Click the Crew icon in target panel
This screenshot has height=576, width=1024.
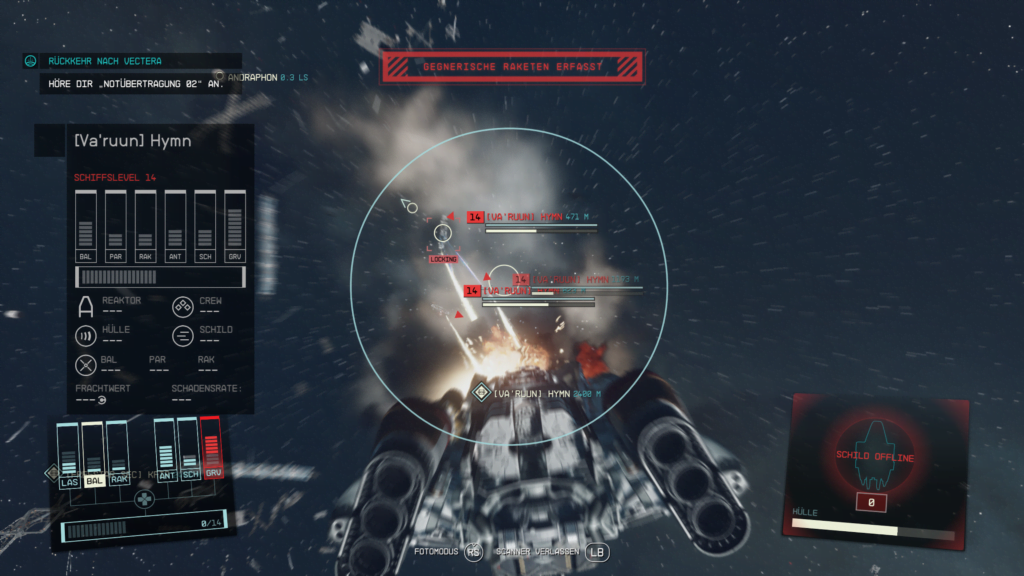(x=183, y=306)
